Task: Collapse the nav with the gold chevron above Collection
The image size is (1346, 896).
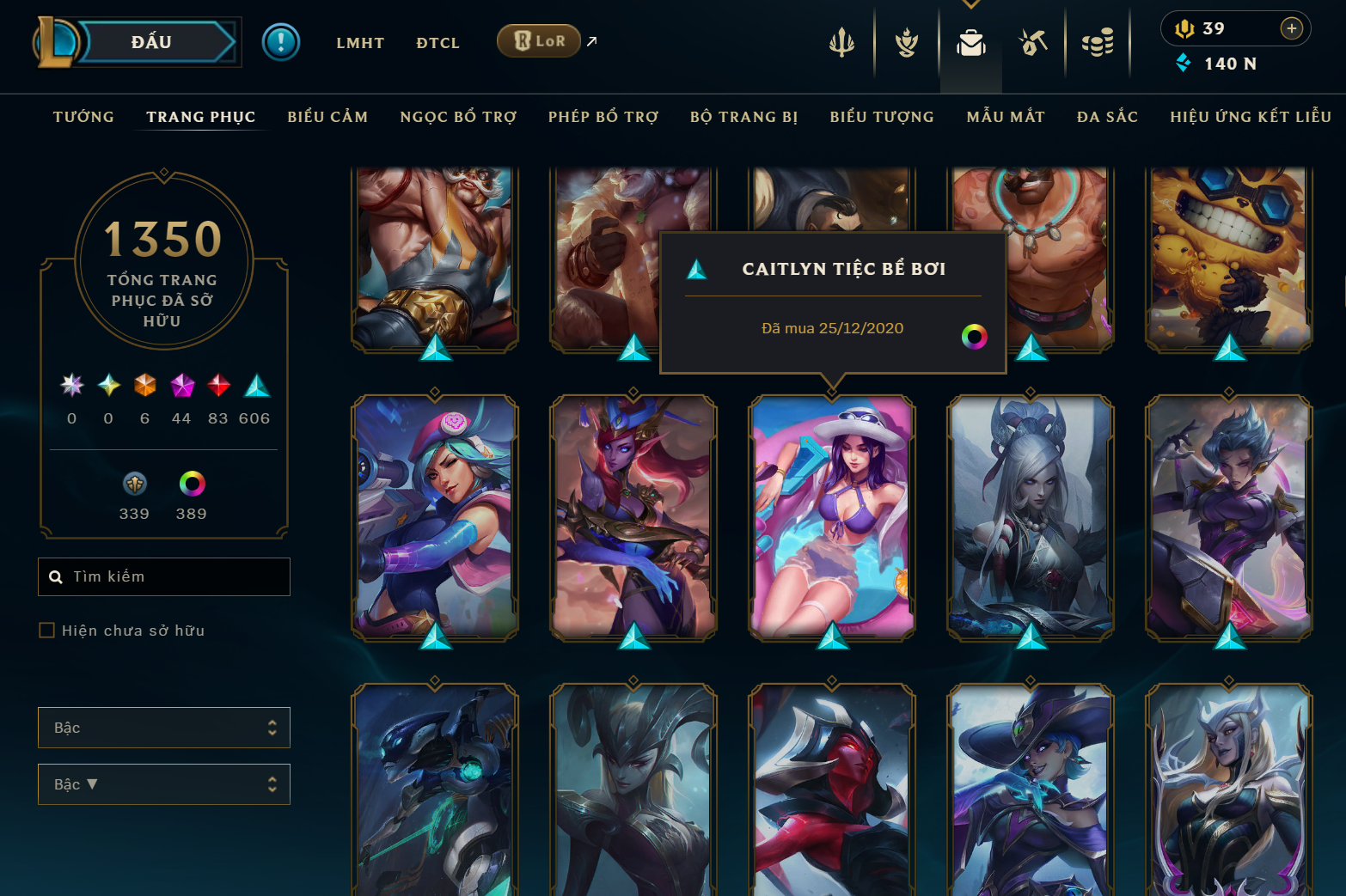Action: pyautogui.click(x=971, y=4)
